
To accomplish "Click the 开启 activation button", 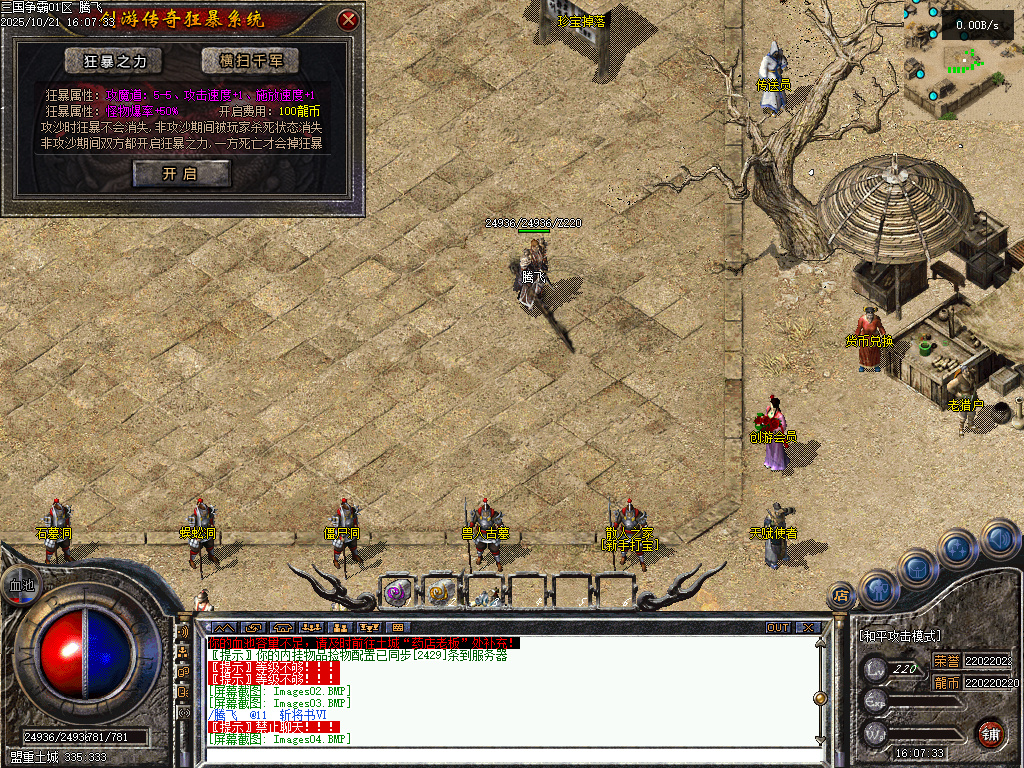I will pos(181,174).
